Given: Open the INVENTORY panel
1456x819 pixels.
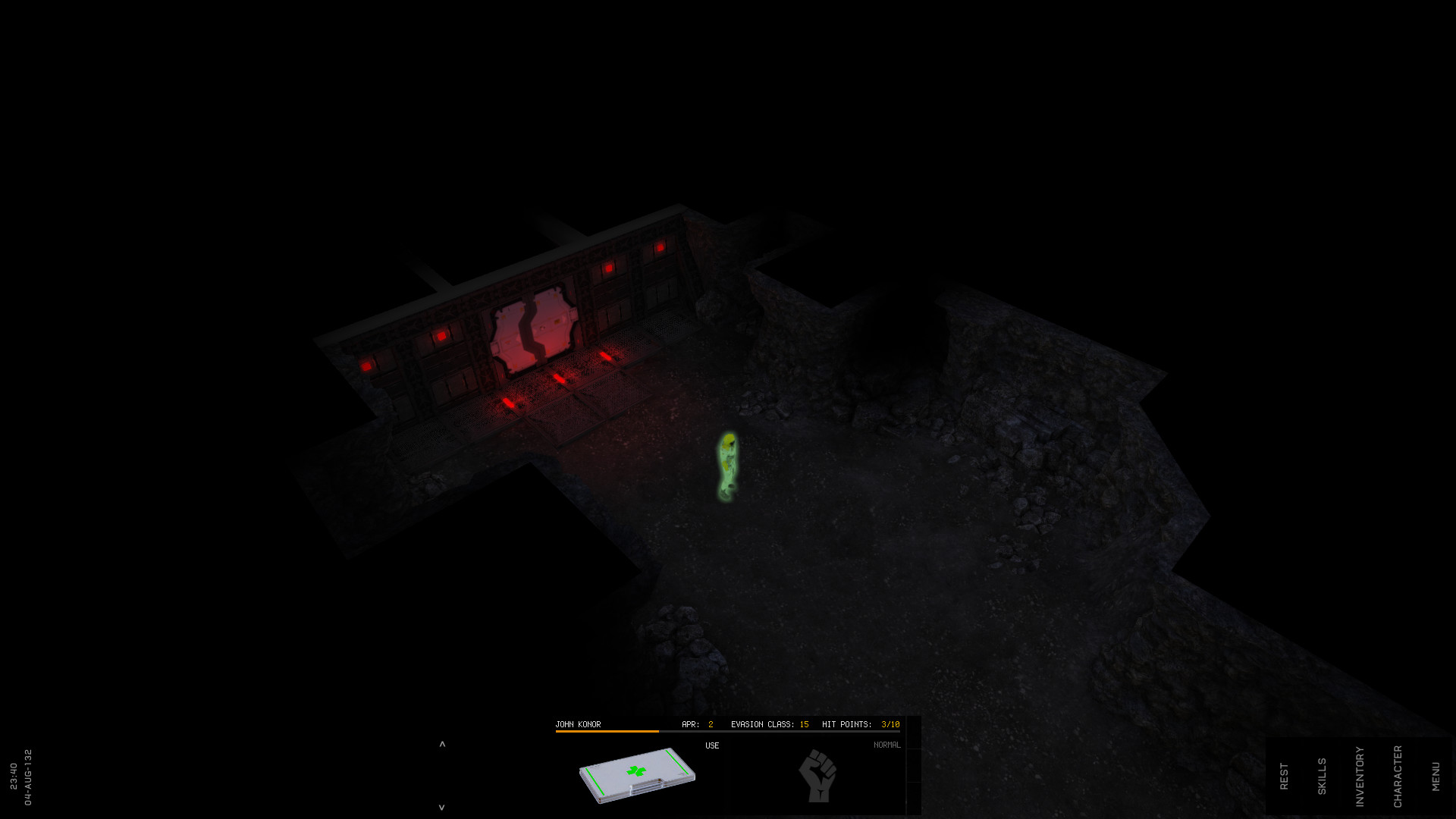Looking at the screenshot, I should (x=1361, y=775).
